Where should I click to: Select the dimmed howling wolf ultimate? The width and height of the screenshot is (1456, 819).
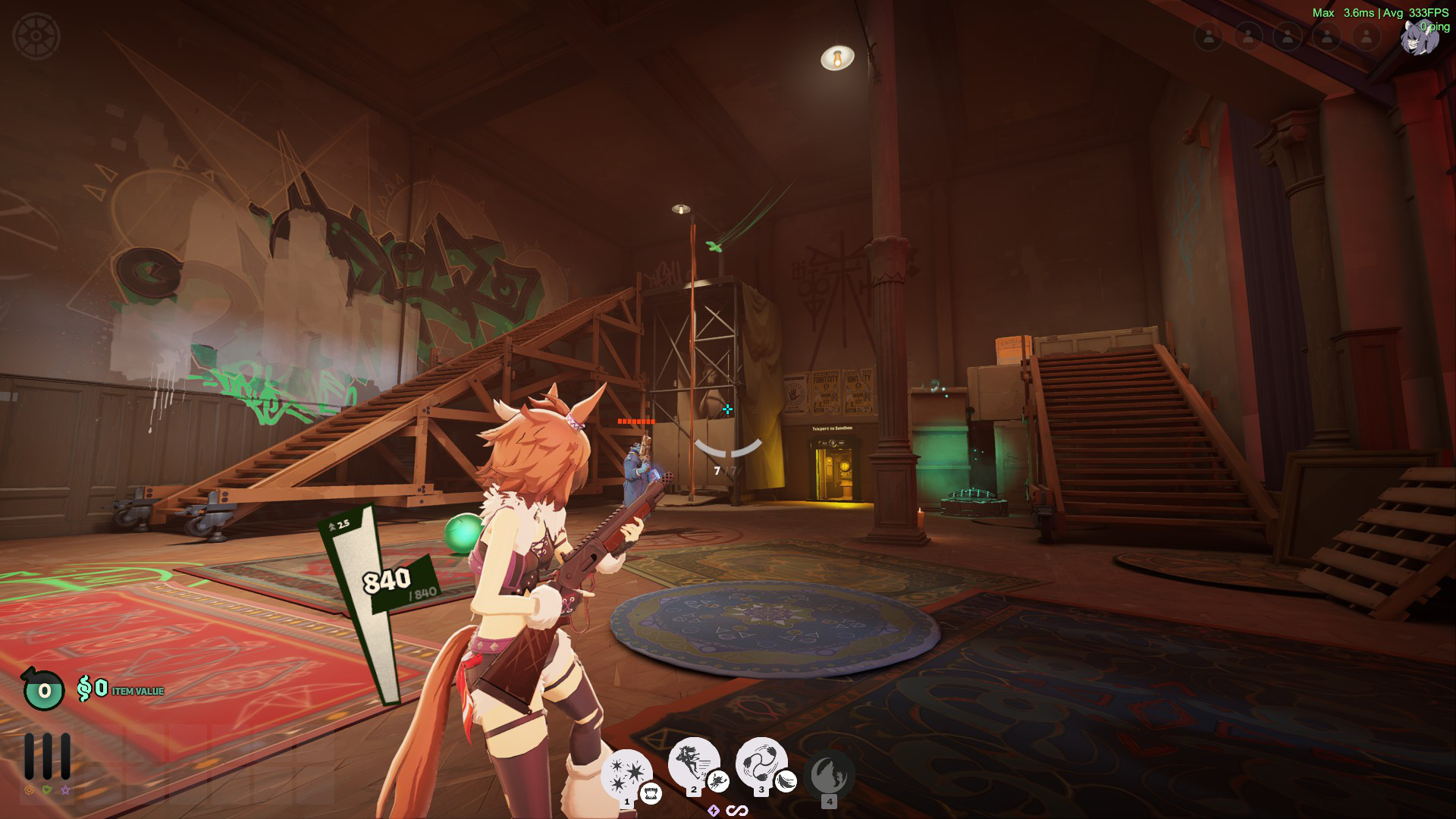[x=828, y=775]
